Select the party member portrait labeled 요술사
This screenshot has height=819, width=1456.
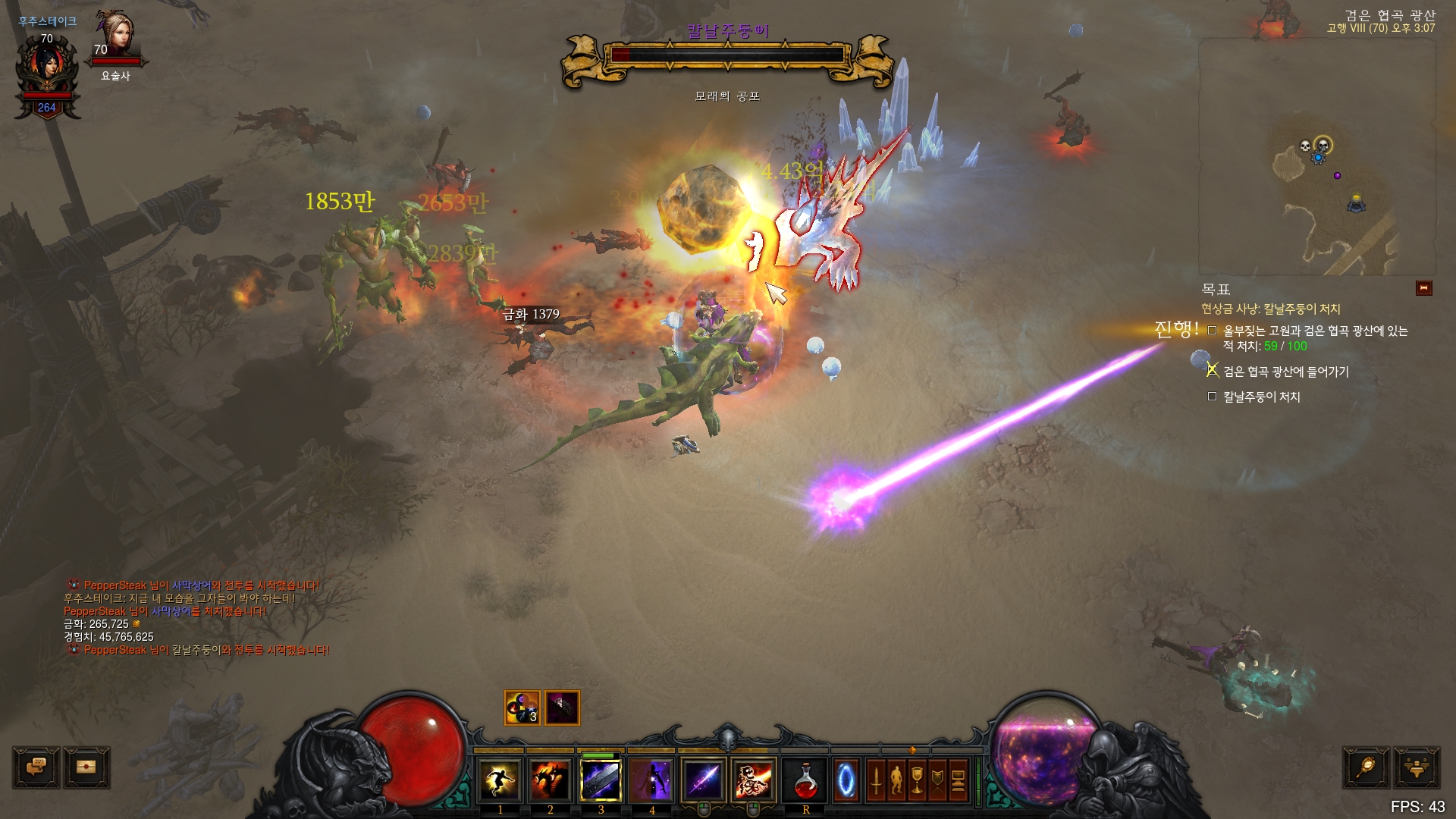tap(116, 38)
